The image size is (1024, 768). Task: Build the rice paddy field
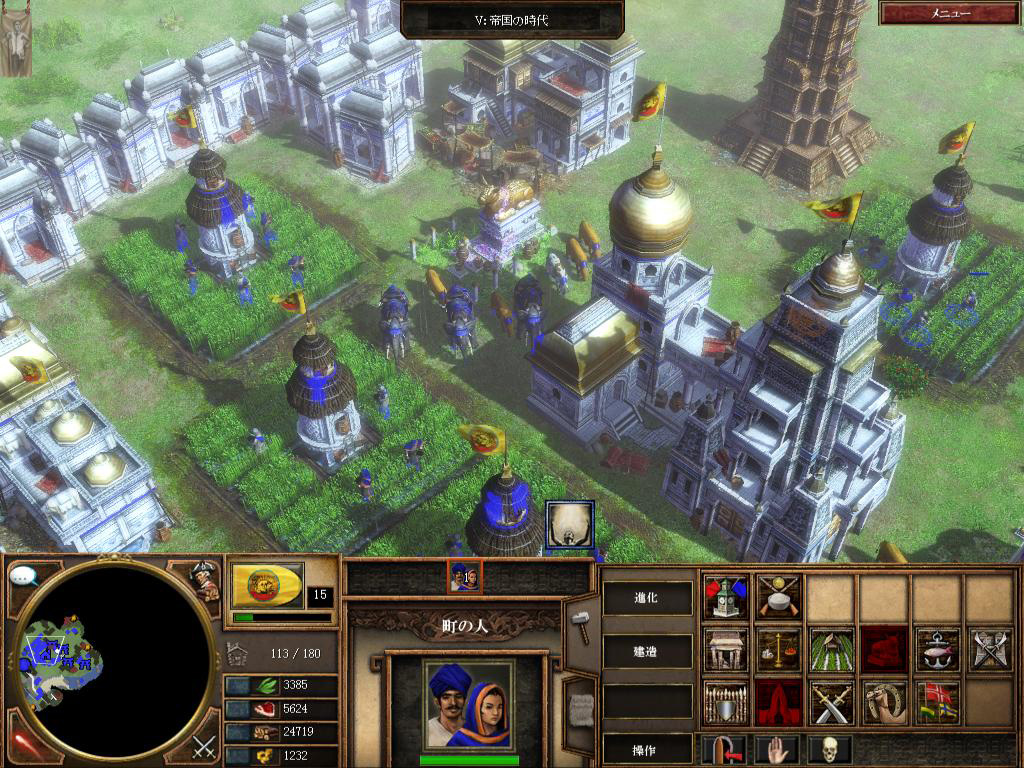point(831,649)
